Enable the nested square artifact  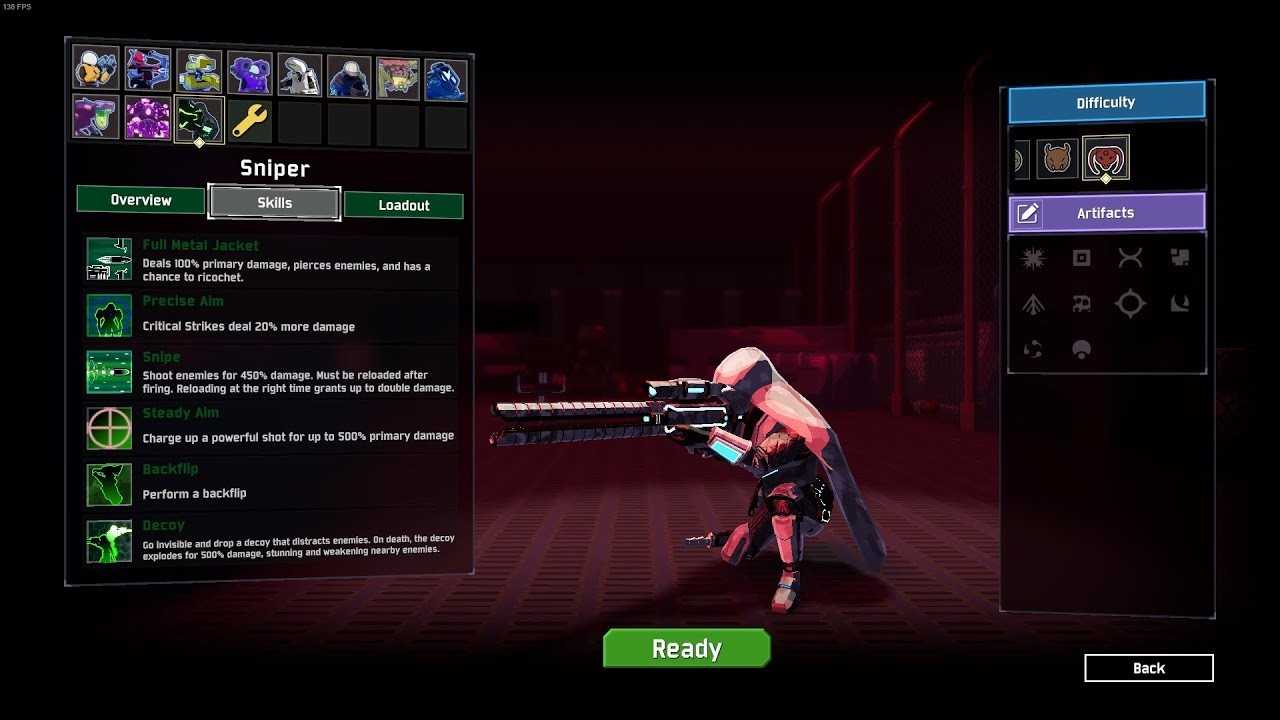[1081, 258]
